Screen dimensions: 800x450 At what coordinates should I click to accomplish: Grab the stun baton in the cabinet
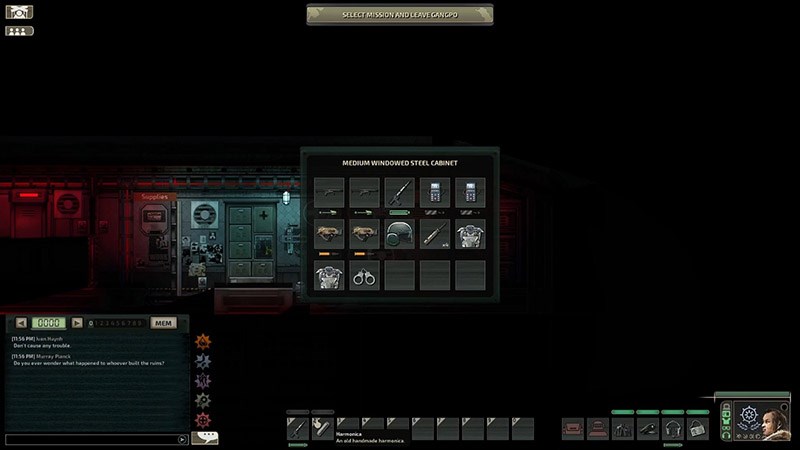point(435,234)
